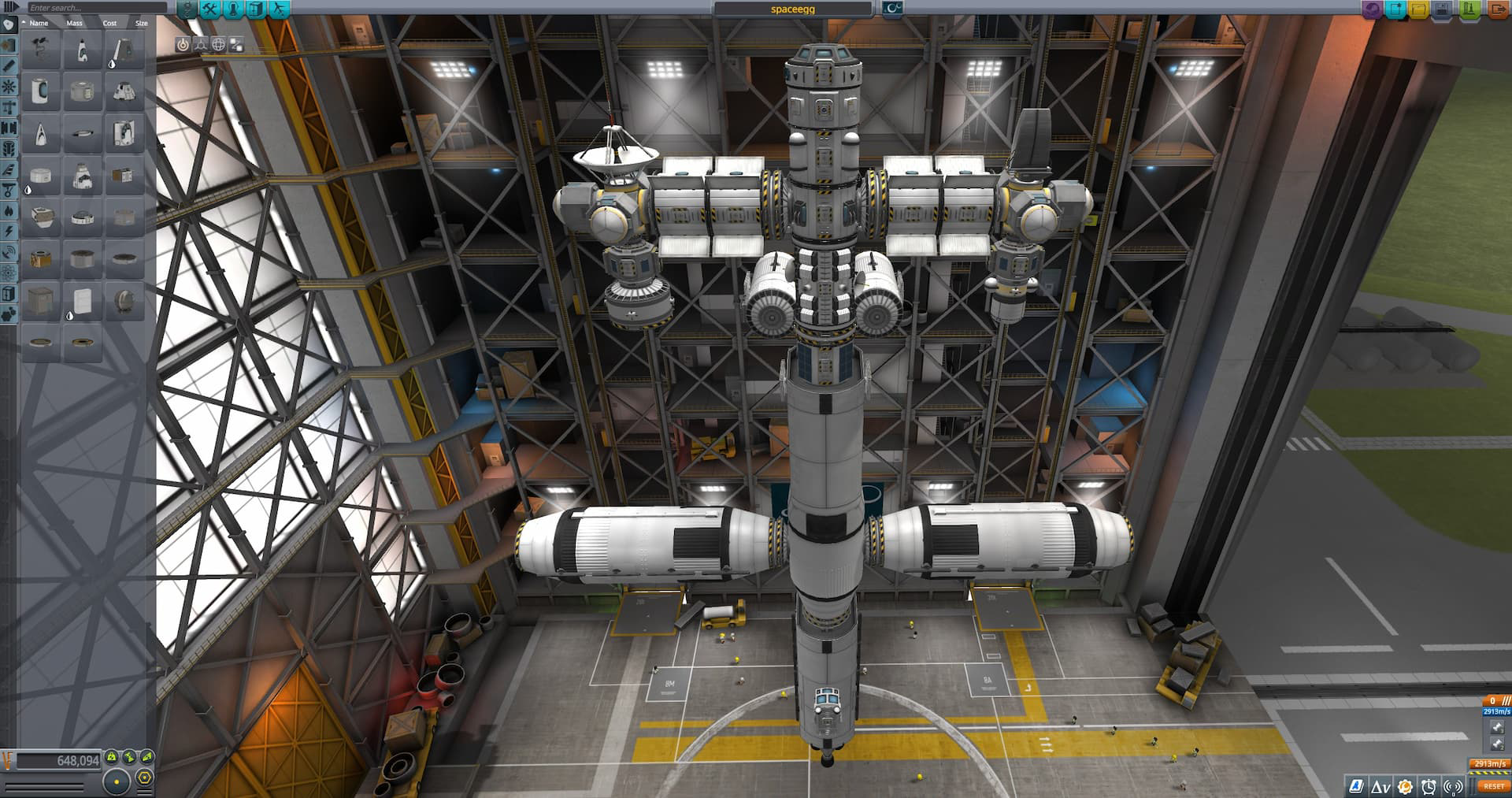Start a new craft with the cyan icon
1512x798 pixels.
click(1395, 9)
